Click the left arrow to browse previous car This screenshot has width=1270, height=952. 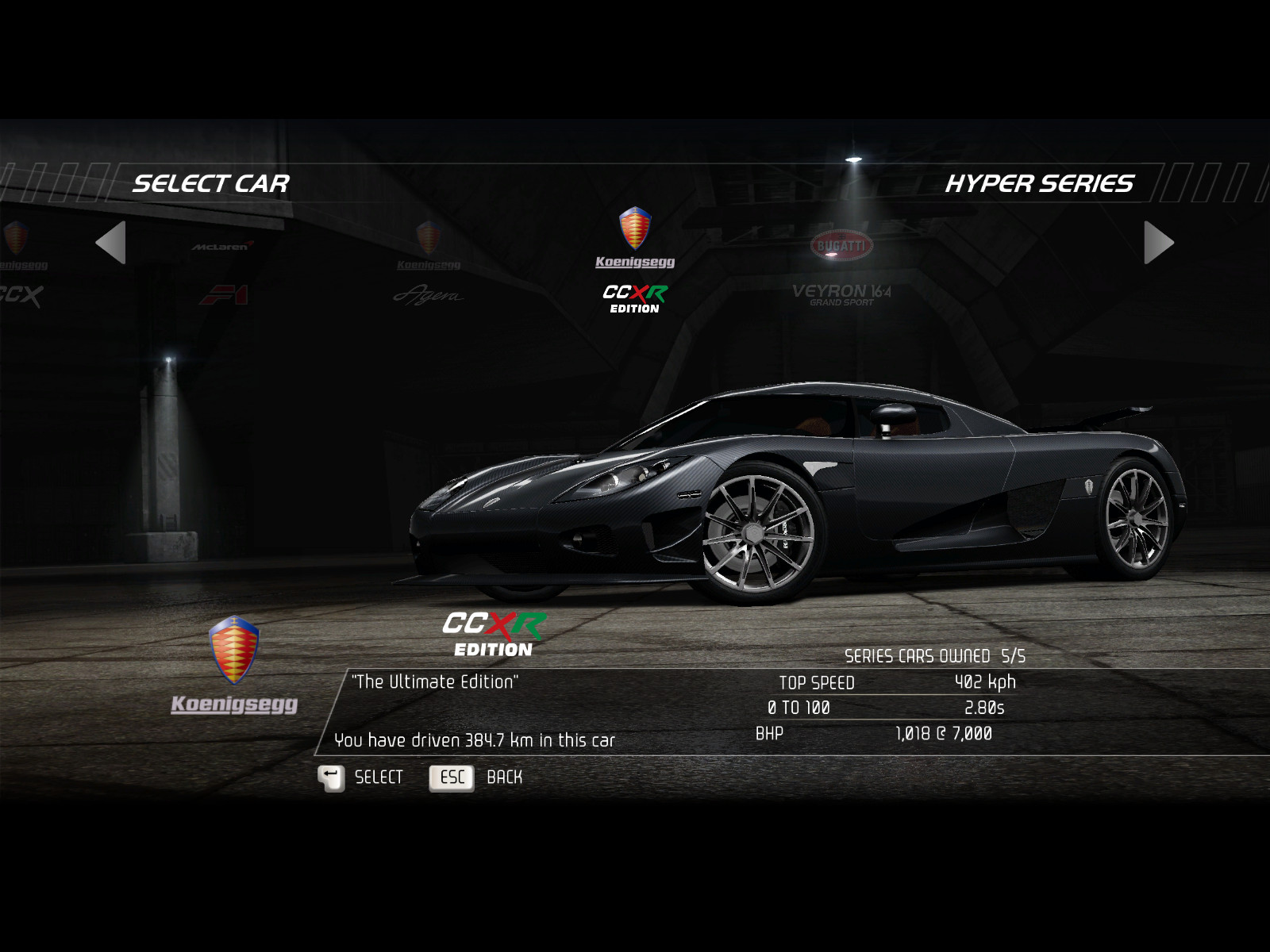(111, 243)
